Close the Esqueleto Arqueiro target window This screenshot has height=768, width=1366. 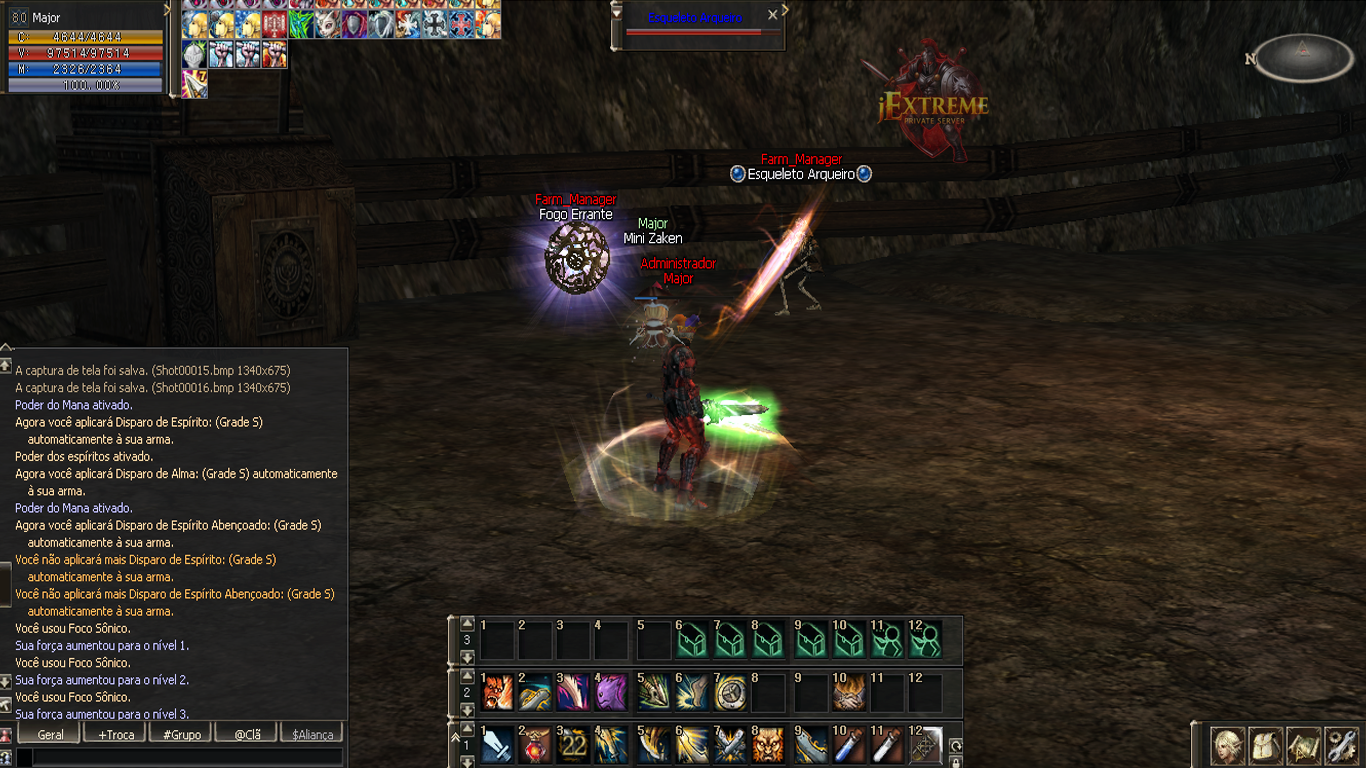pyautogui.click(x=772, y=15)
